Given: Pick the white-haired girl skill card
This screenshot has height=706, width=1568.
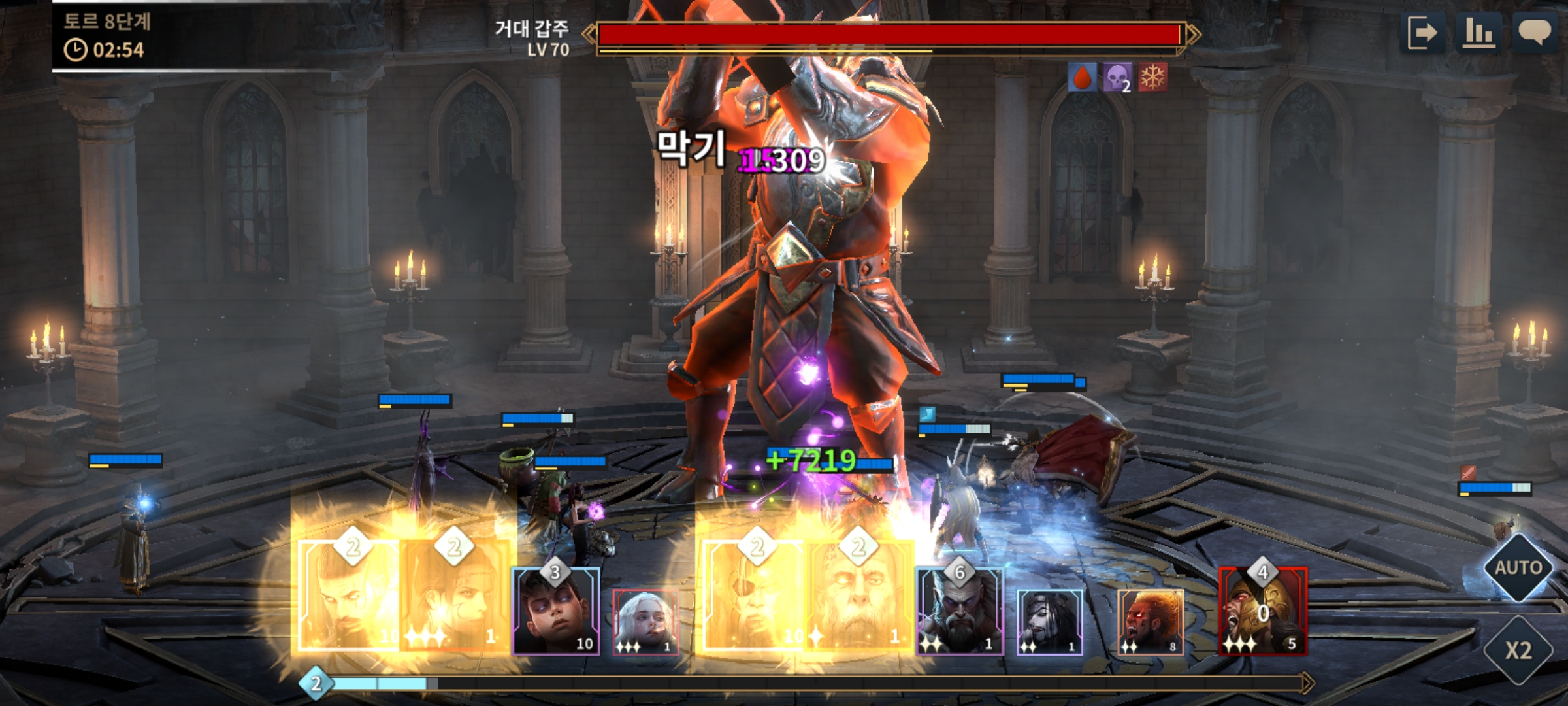Looking at the screenshot, I should pyautogui.click(x=645, y=621).
